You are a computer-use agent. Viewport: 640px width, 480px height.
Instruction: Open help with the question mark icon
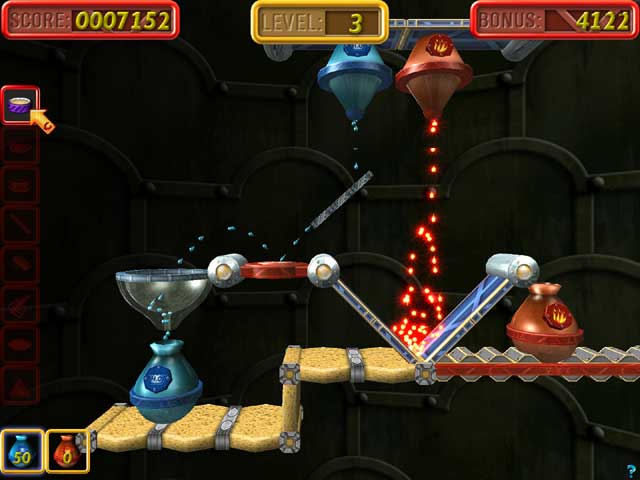630,470
